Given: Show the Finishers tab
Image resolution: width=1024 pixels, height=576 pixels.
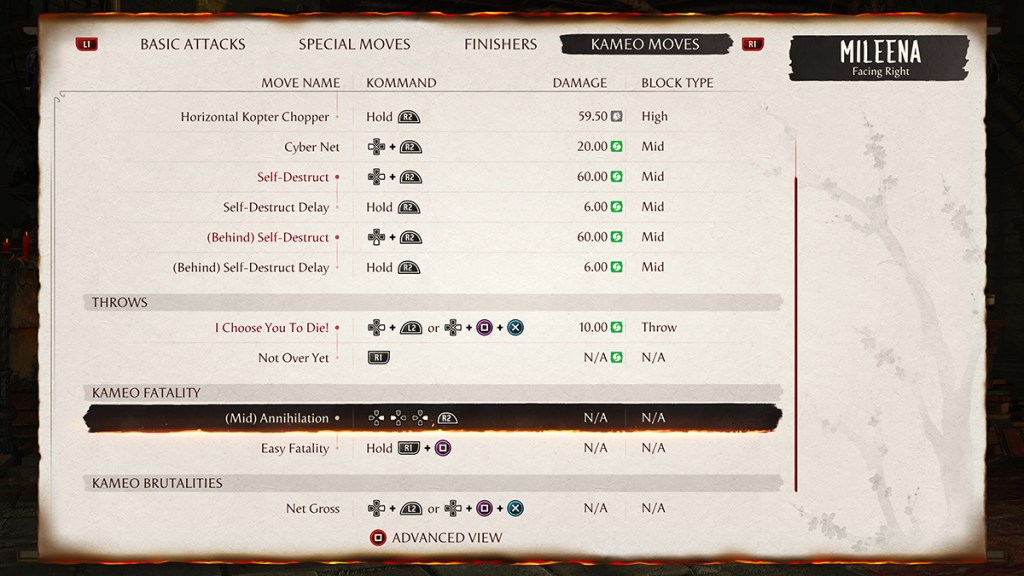Looking at the screenshot, I should click(x=500, y=44).
